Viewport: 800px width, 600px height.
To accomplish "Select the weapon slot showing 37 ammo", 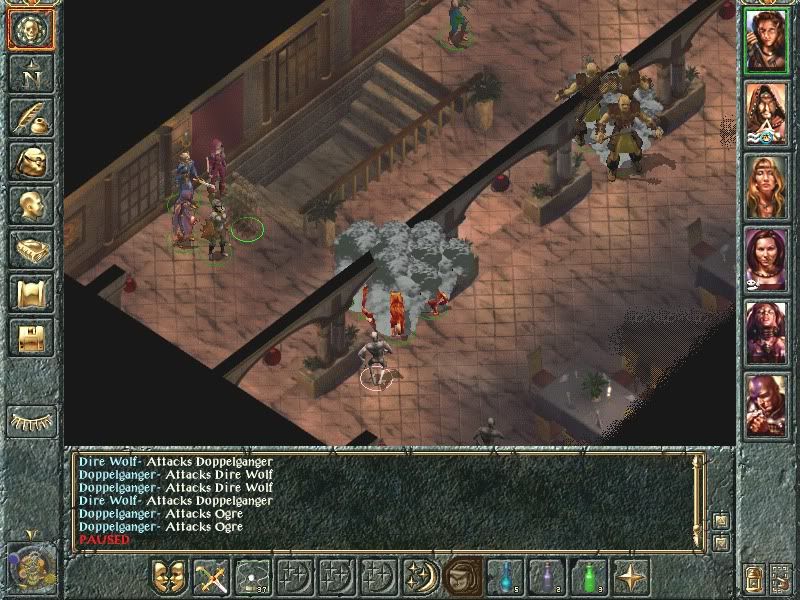I will (x=253, y=576).
